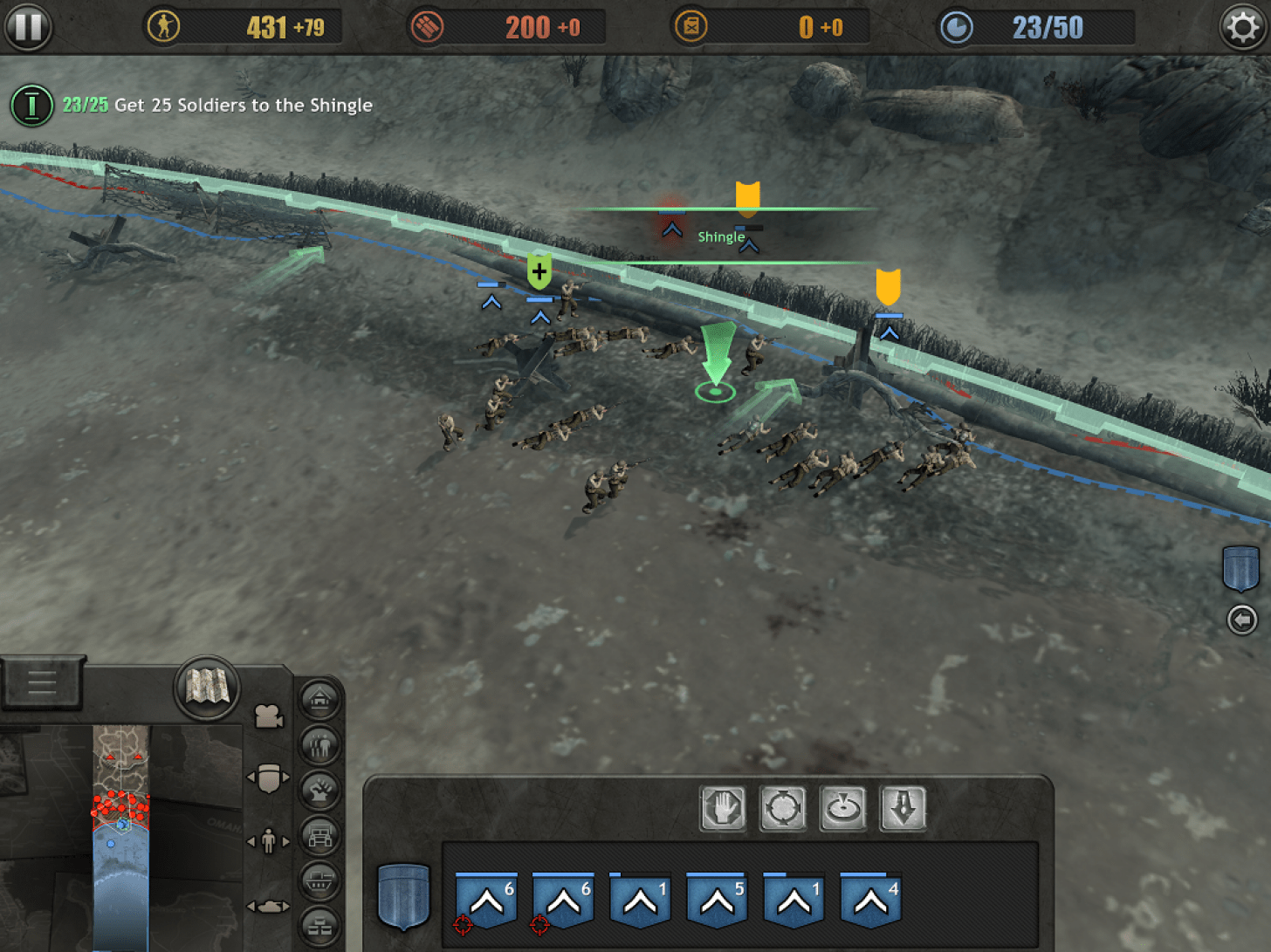Open the jeep vehicle round button
Screen dimensions: 1271x952
click(x=319, y=836)
